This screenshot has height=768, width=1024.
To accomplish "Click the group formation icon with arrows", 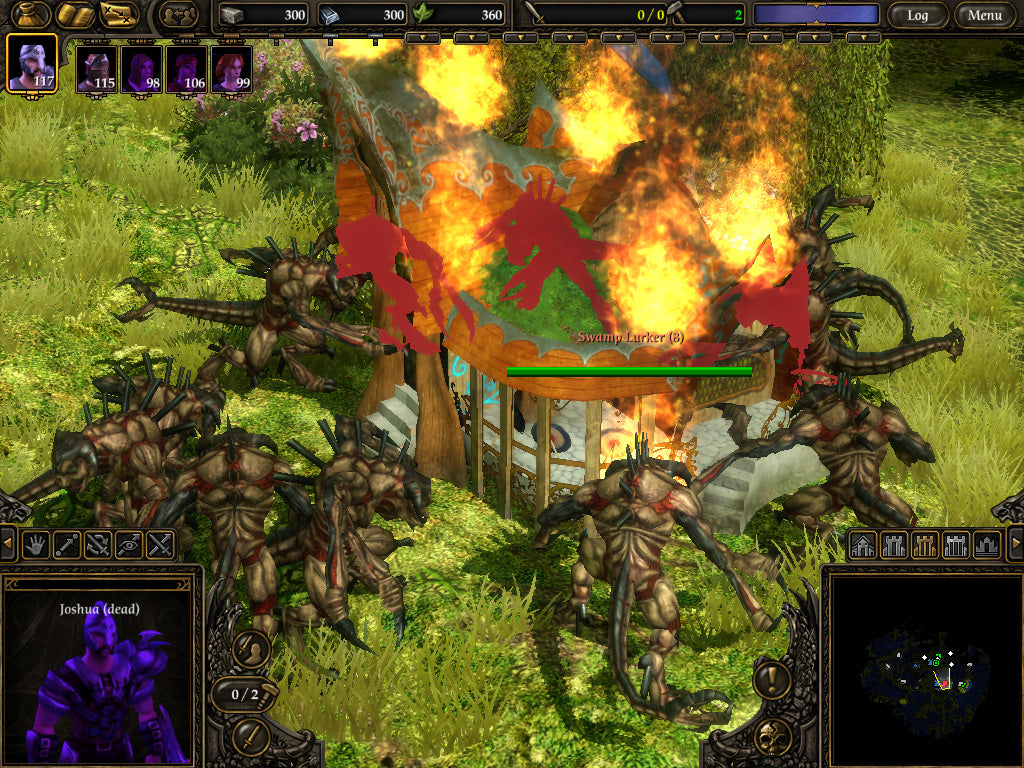I will tap(178, 15).
